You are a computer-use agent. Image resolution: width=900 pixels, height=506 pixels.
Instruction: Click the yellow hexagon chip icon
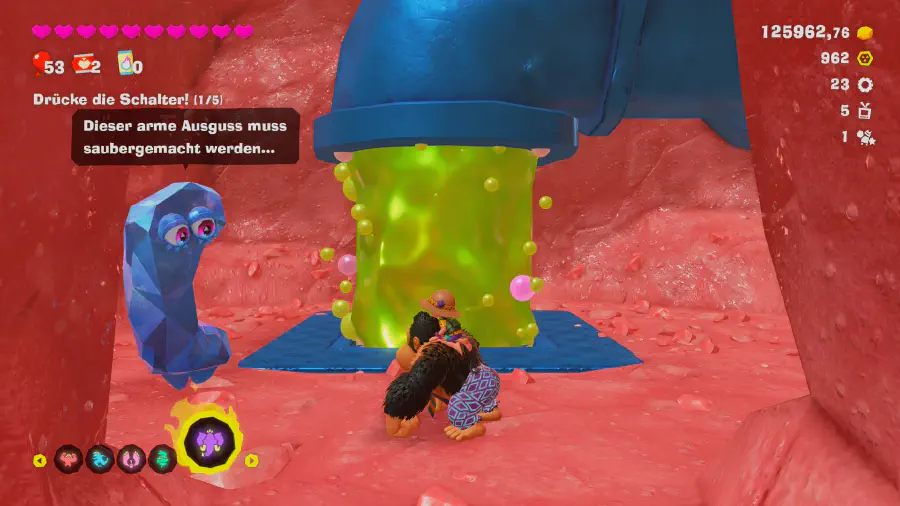tap(865, 58)
